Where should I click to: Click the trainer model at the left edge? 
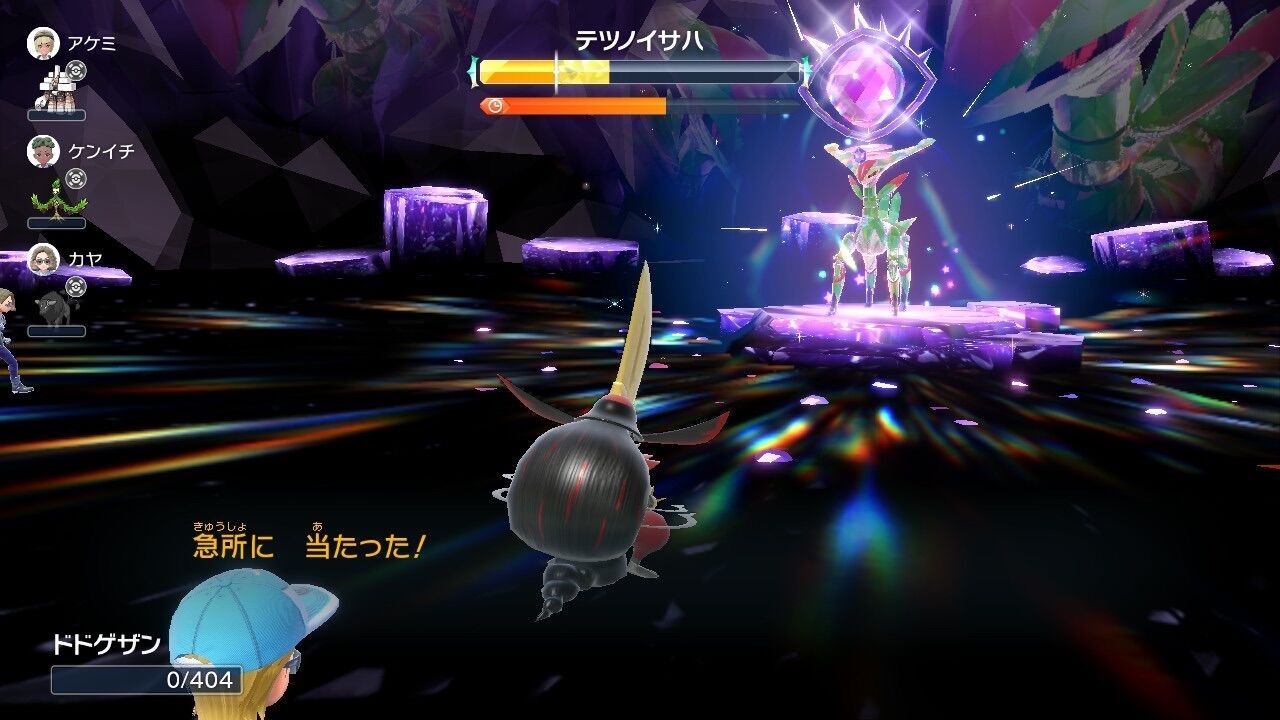click(10, 340)
